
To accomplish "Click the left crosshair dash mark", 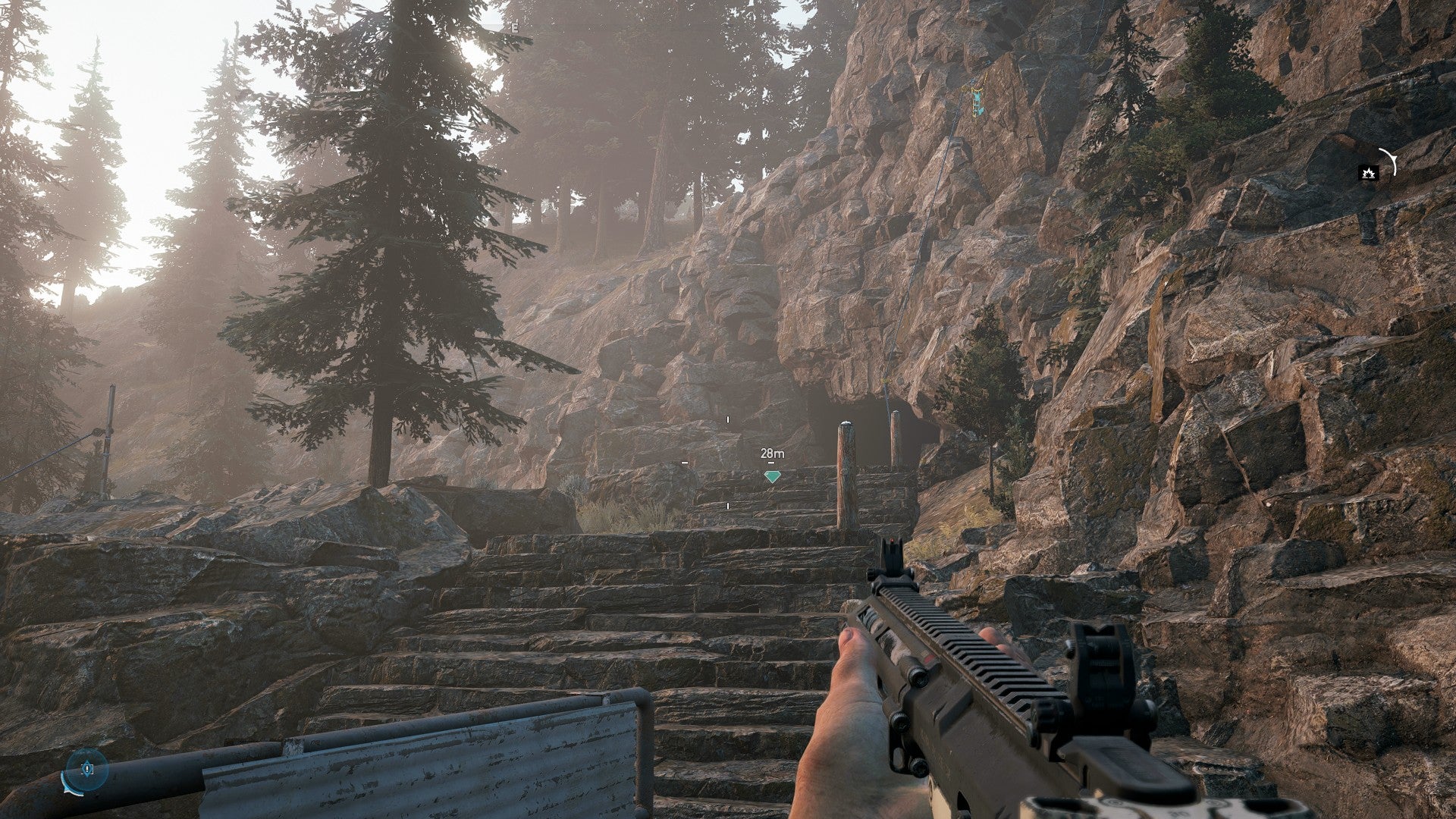I will point(685,463).
